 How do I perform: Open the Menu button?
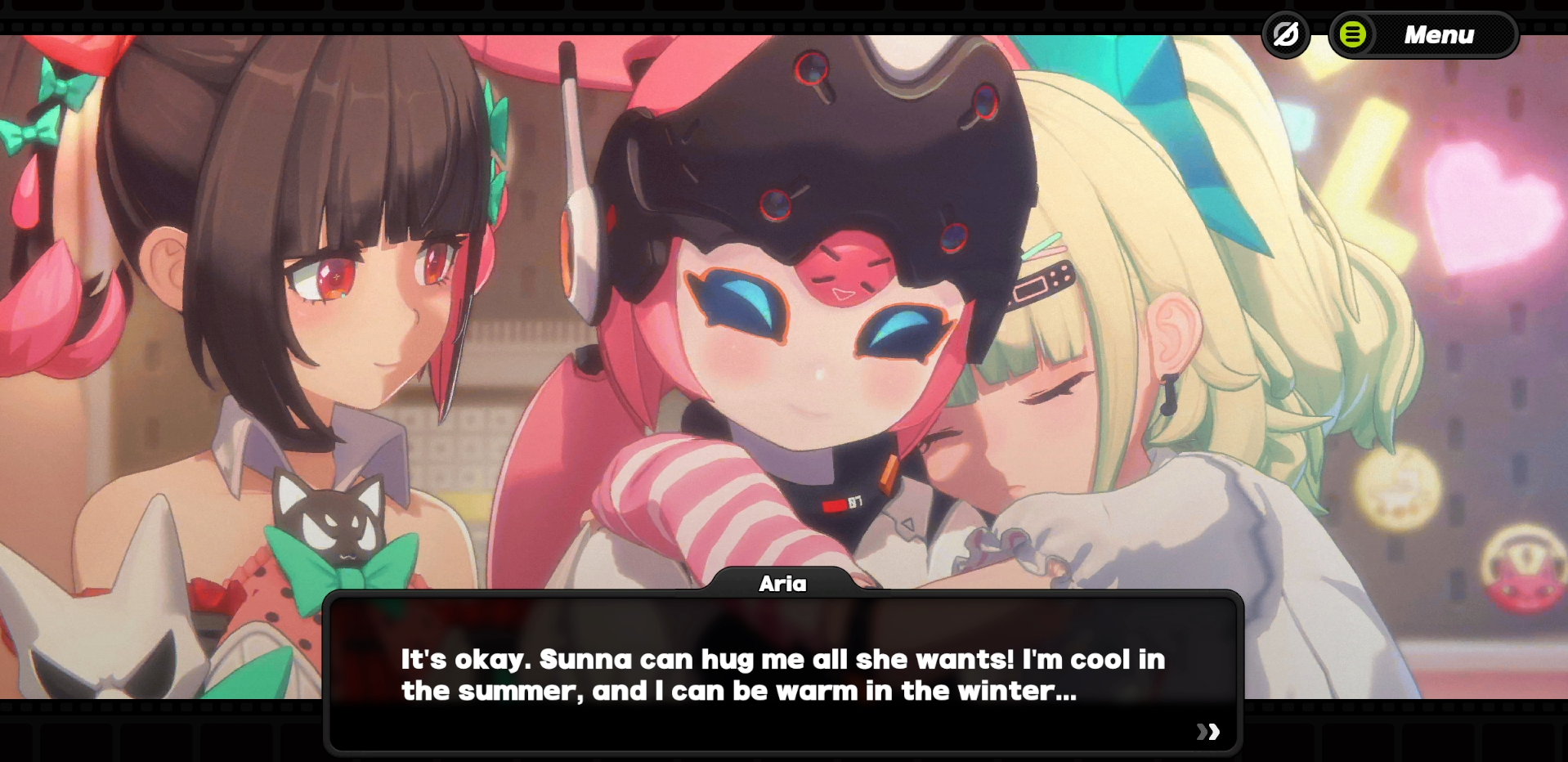click(x=1423, y=35)
